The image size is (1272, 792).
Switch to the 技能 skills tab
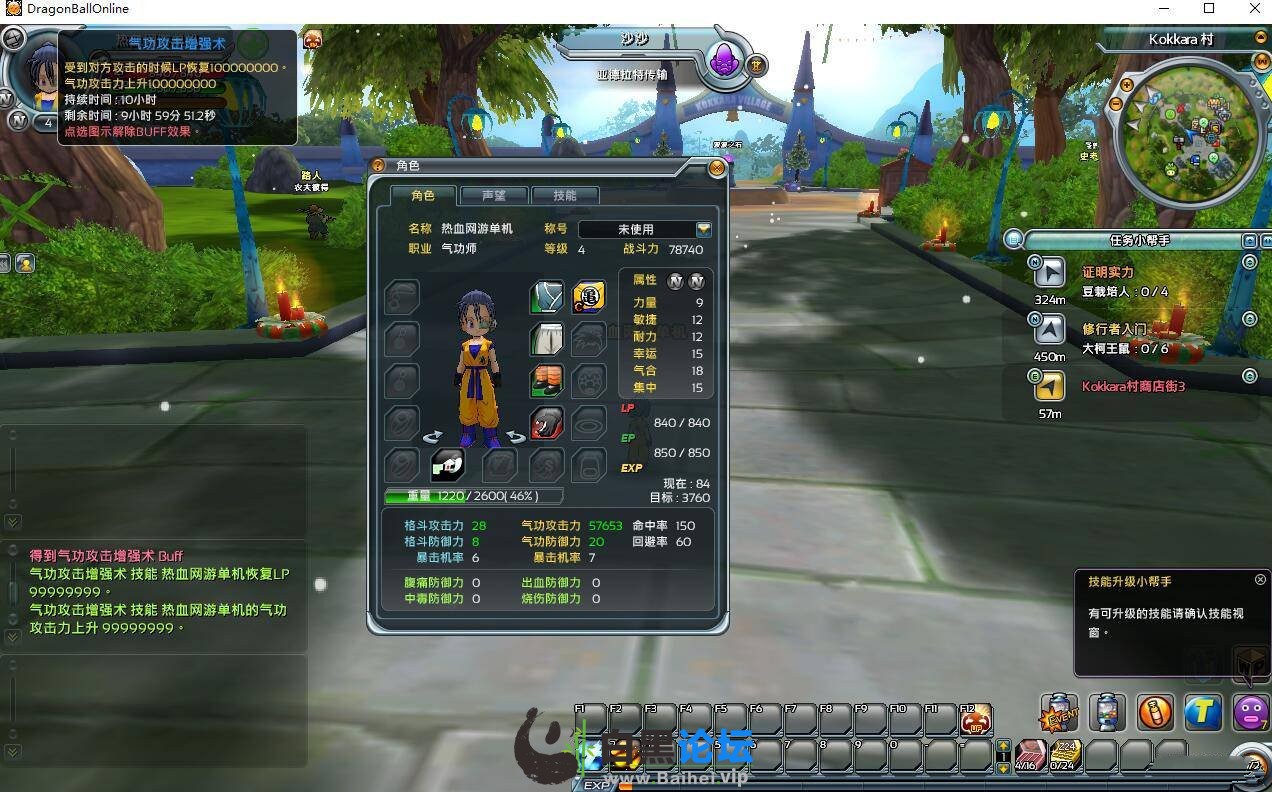pos(565,196)
